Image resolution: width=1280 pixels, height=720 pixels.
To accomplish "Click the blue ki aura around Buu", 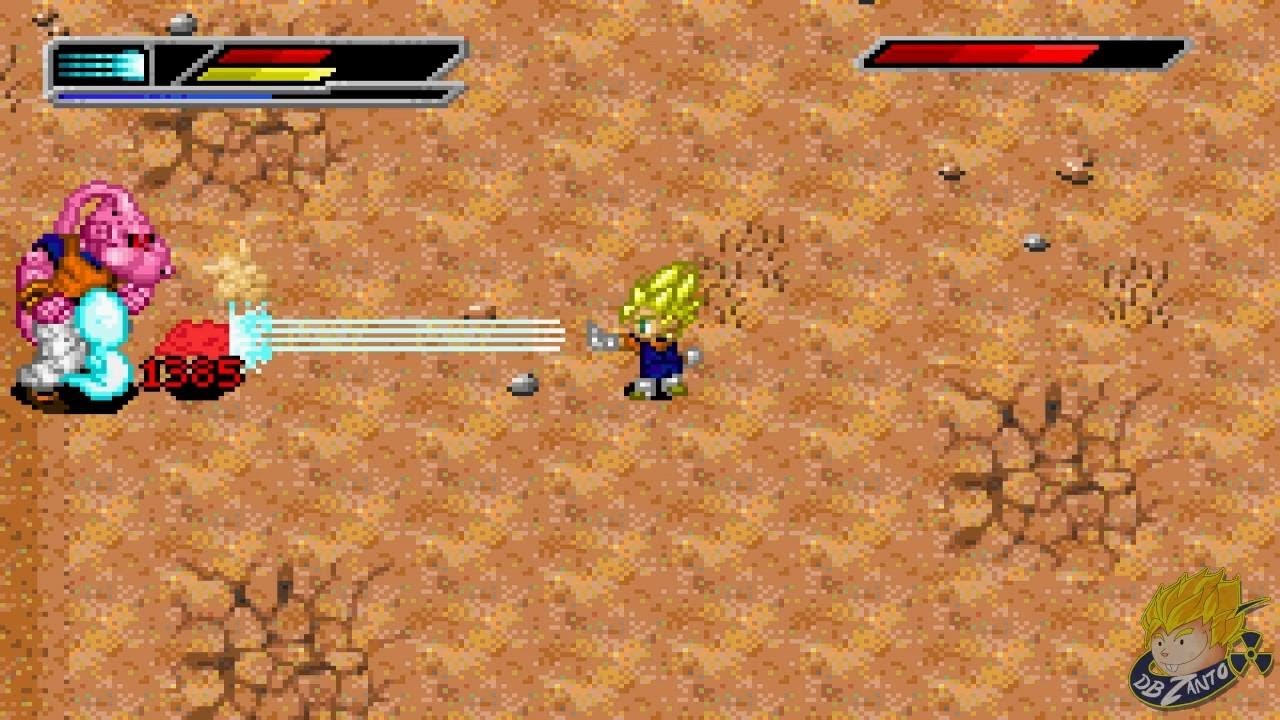I will click(x=100, y=340).
